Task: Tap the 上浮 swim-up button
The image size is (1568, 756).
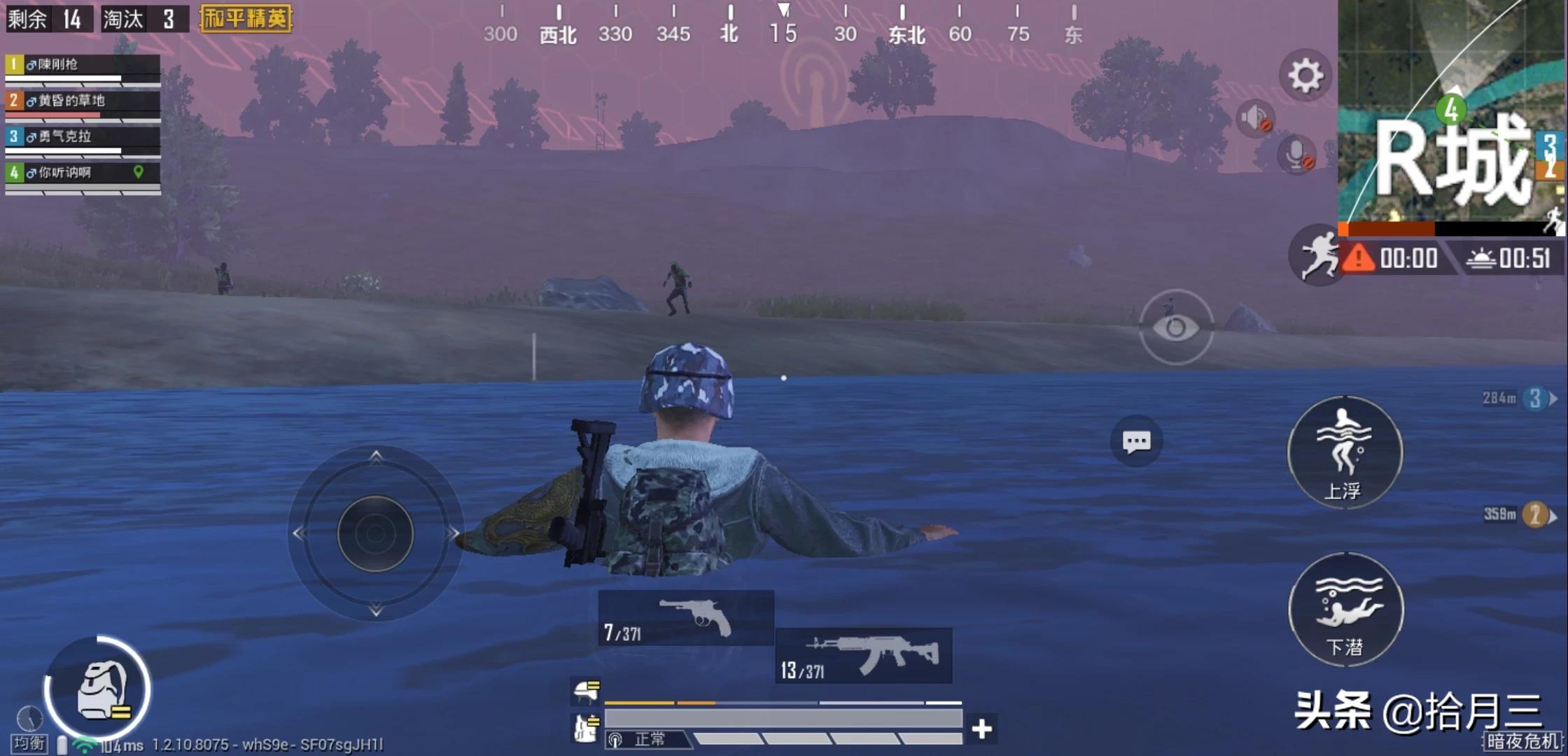Action: pyautogui.click(x=1344, y=452)
